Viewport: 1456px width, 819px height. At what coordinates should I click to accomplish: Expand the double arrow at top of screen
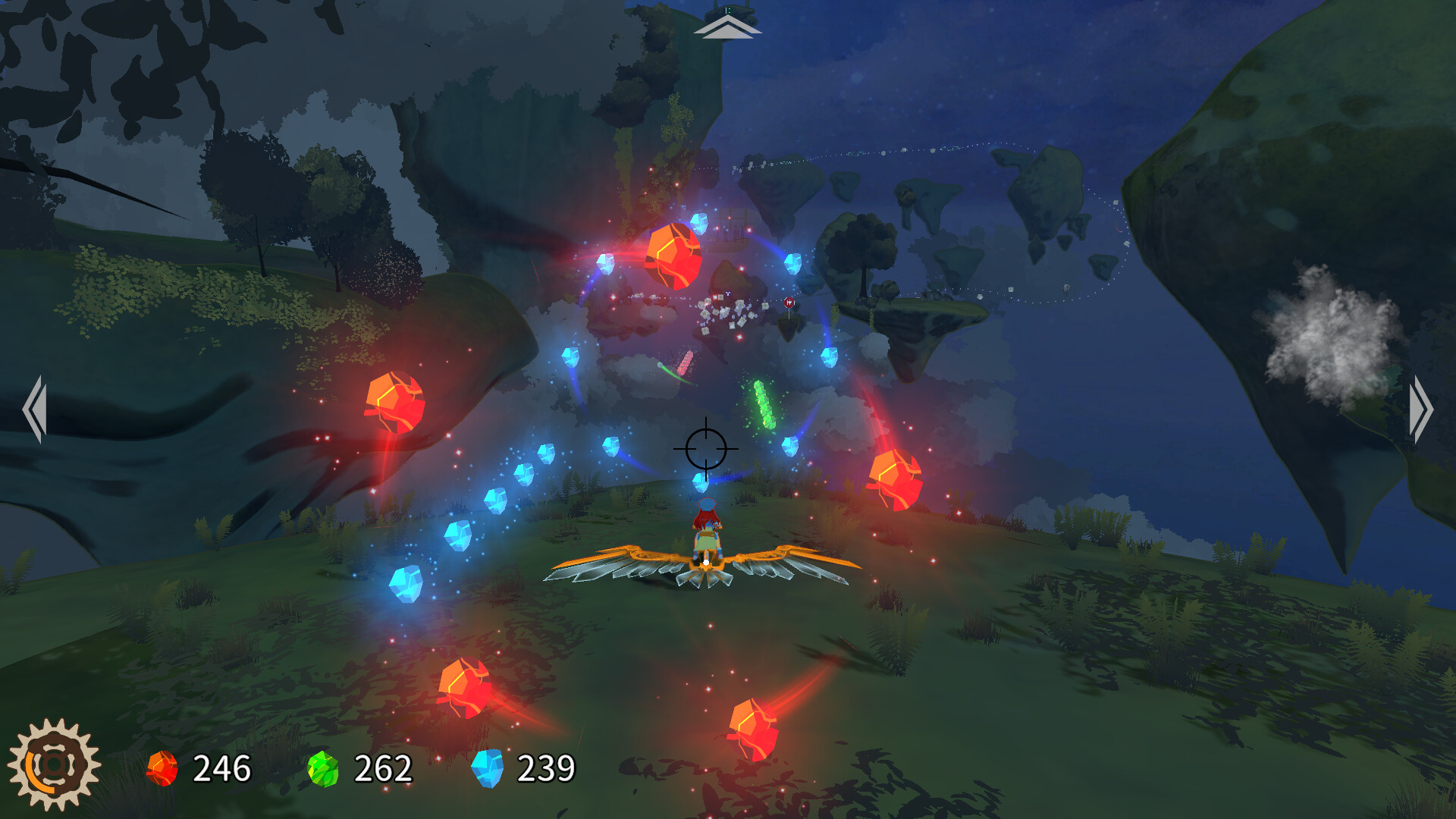coord(728,27)
